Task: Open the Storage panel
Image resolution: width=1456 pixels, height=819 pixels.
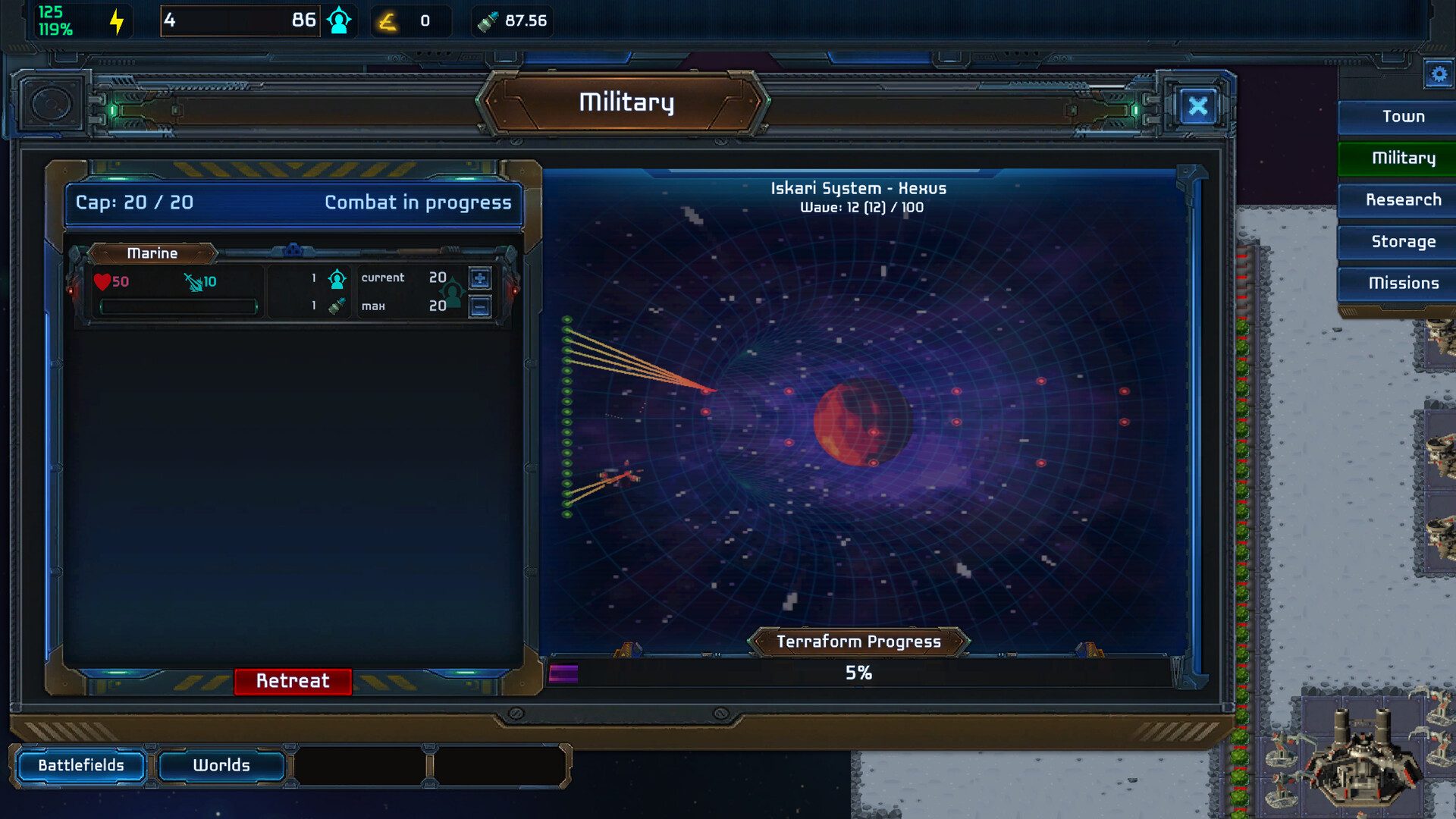Action: (x=1404, y=241)
